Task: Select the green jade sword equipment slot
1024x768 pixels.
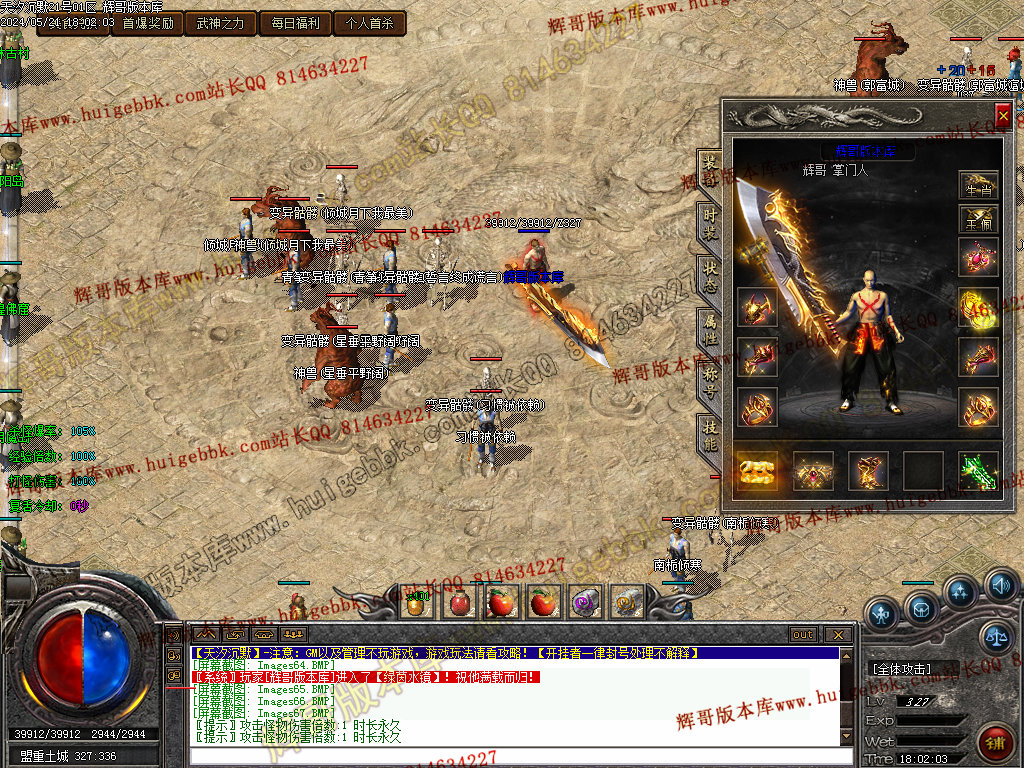Action: [978, 471]
